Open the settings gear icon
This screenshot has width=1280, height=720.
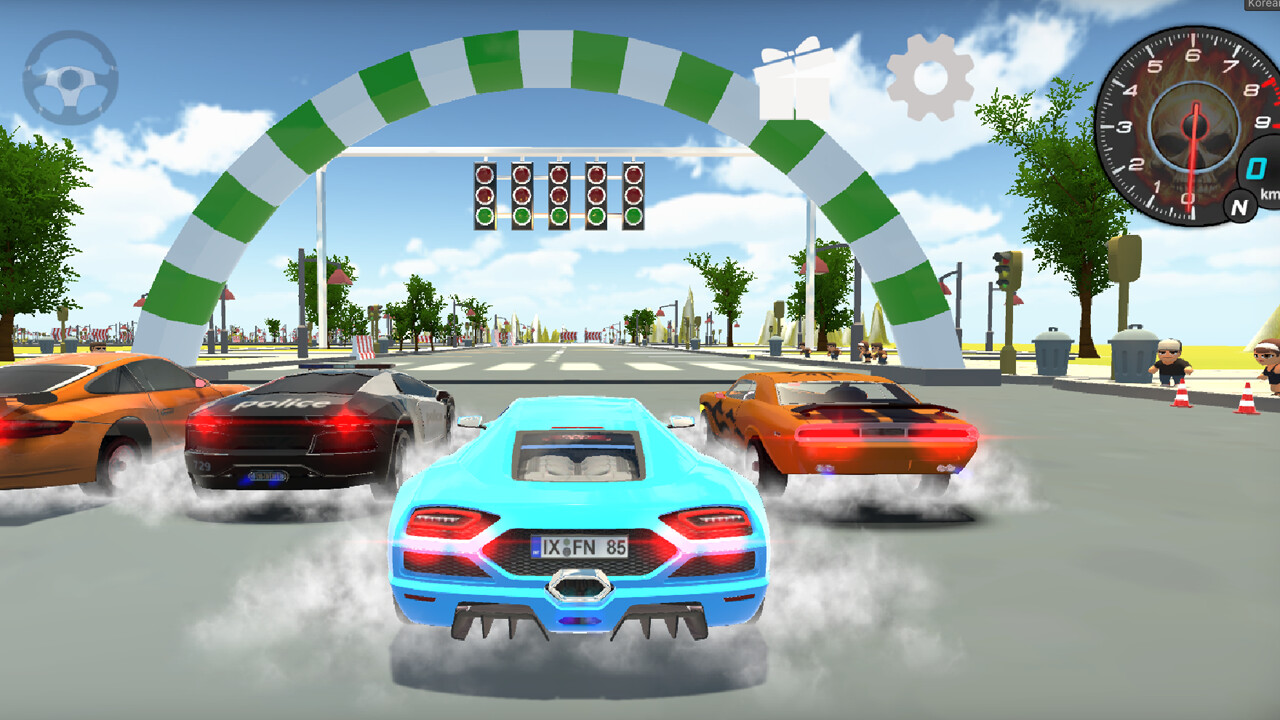pyautogui.click(x=930, y=75)
